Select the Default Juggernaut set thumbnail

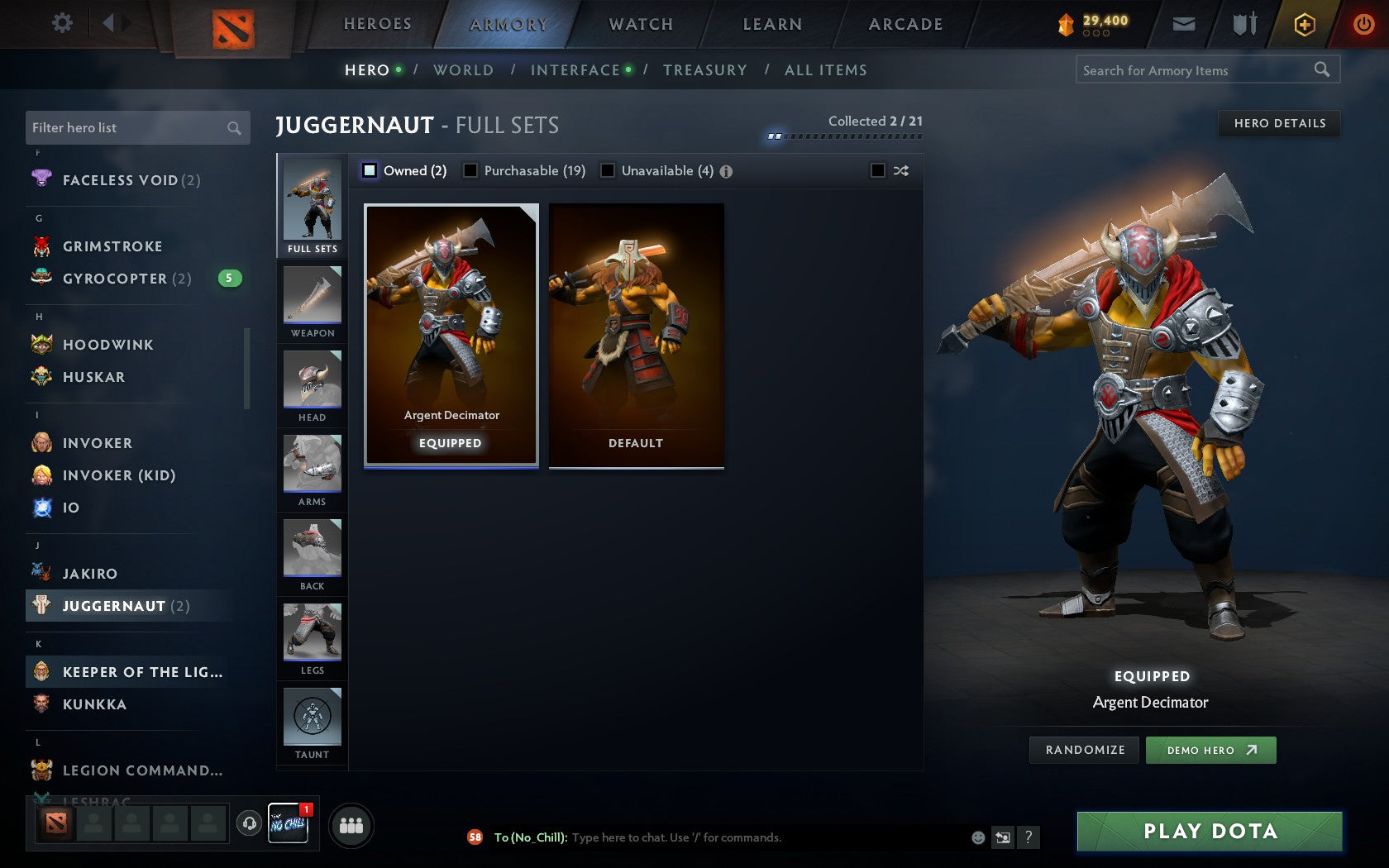click(x=635, y=335)
